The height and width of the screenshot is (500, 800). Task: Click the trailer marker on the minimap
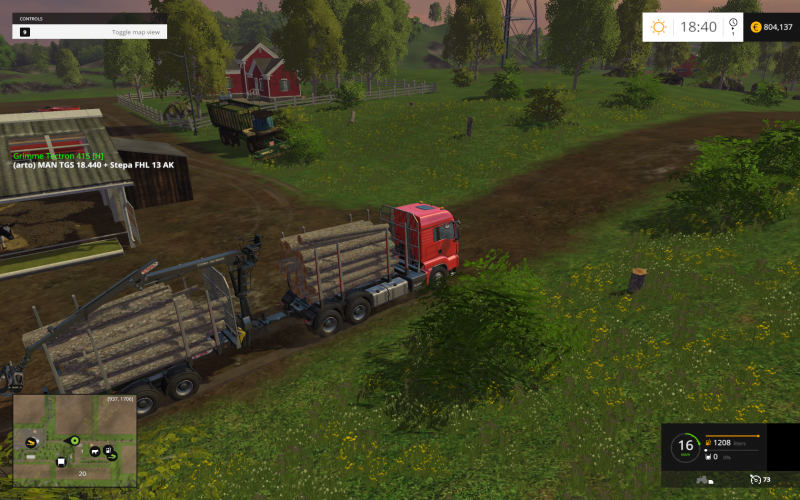62,462
